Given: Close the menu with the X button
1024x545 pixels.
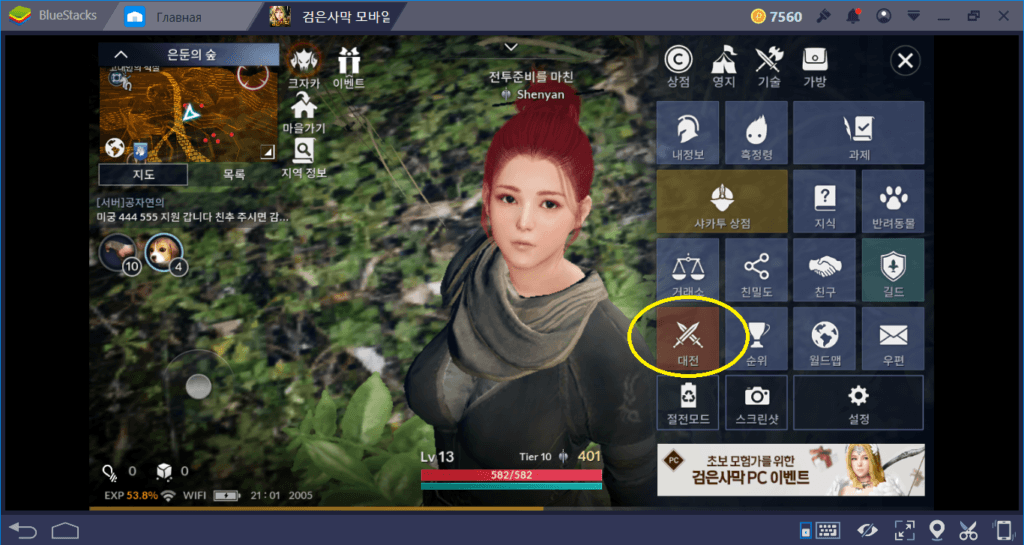Looking at the screenshot, I should [x=905, y=62].
